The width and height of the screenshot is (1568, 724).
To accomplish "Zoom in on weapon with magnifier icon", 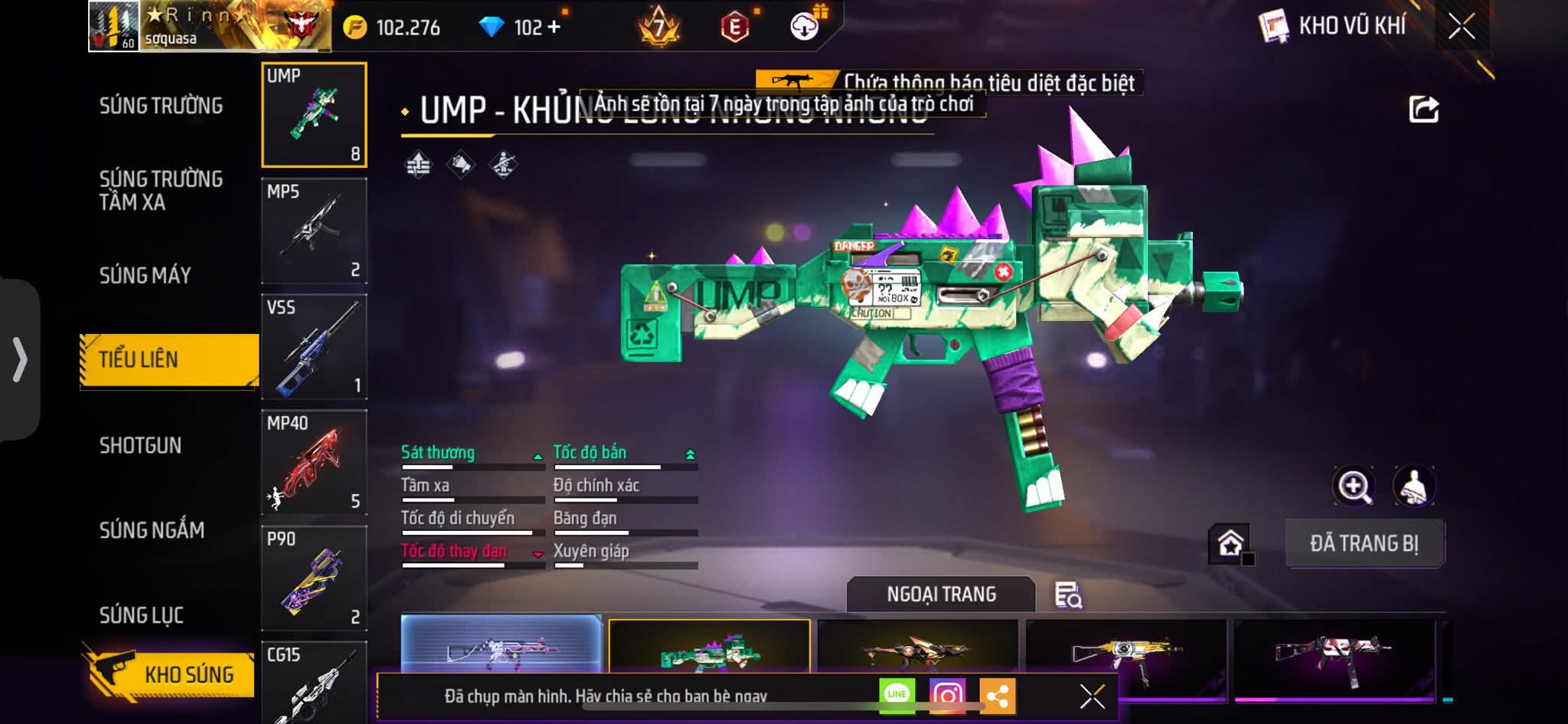I will click(x=1354, y=486).
